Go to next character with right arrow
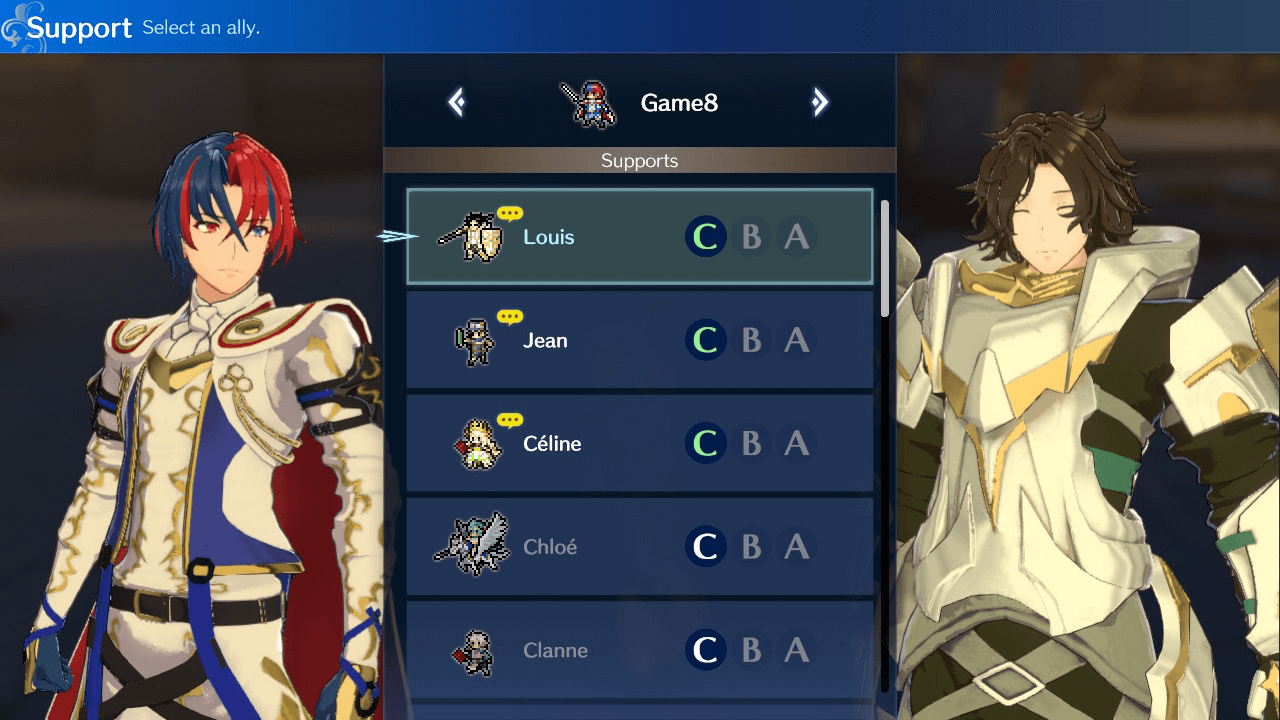Image resolution: width=1280 pixels, height=720 pixels. coord(820,102)
